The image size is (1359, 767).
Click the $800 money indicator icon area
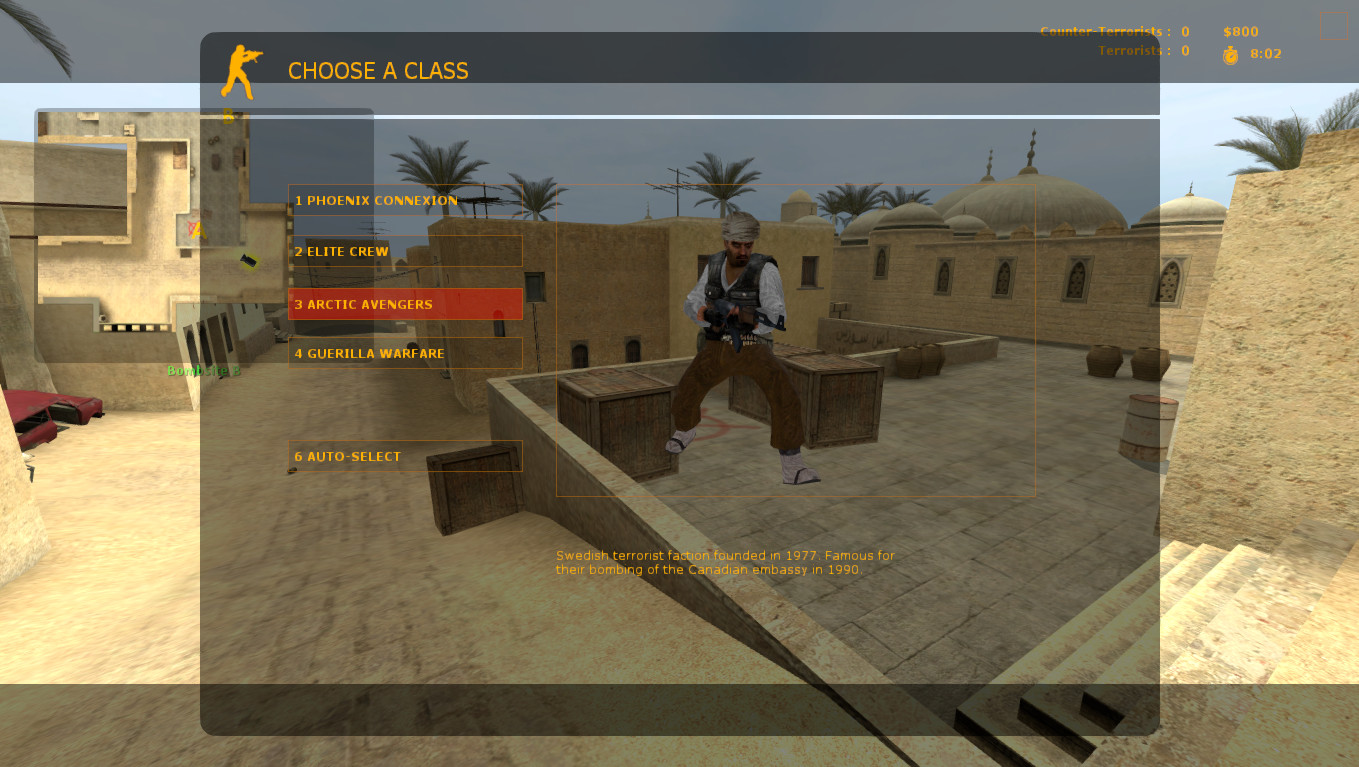(x=1240, y=31)
